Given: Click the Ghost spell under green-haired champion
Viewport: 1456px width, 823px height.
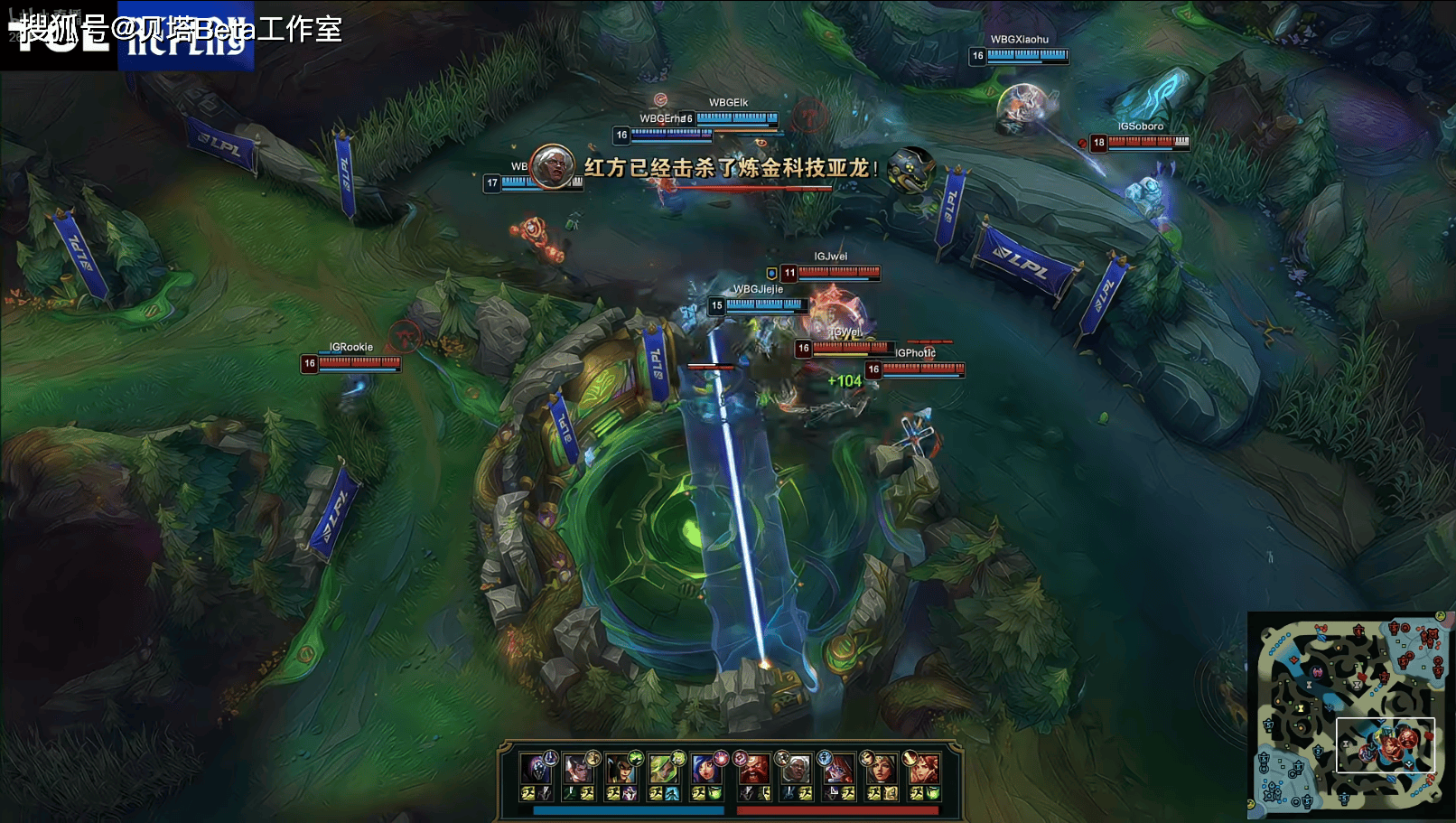Looking at the screenshot, I should point(671,793).
